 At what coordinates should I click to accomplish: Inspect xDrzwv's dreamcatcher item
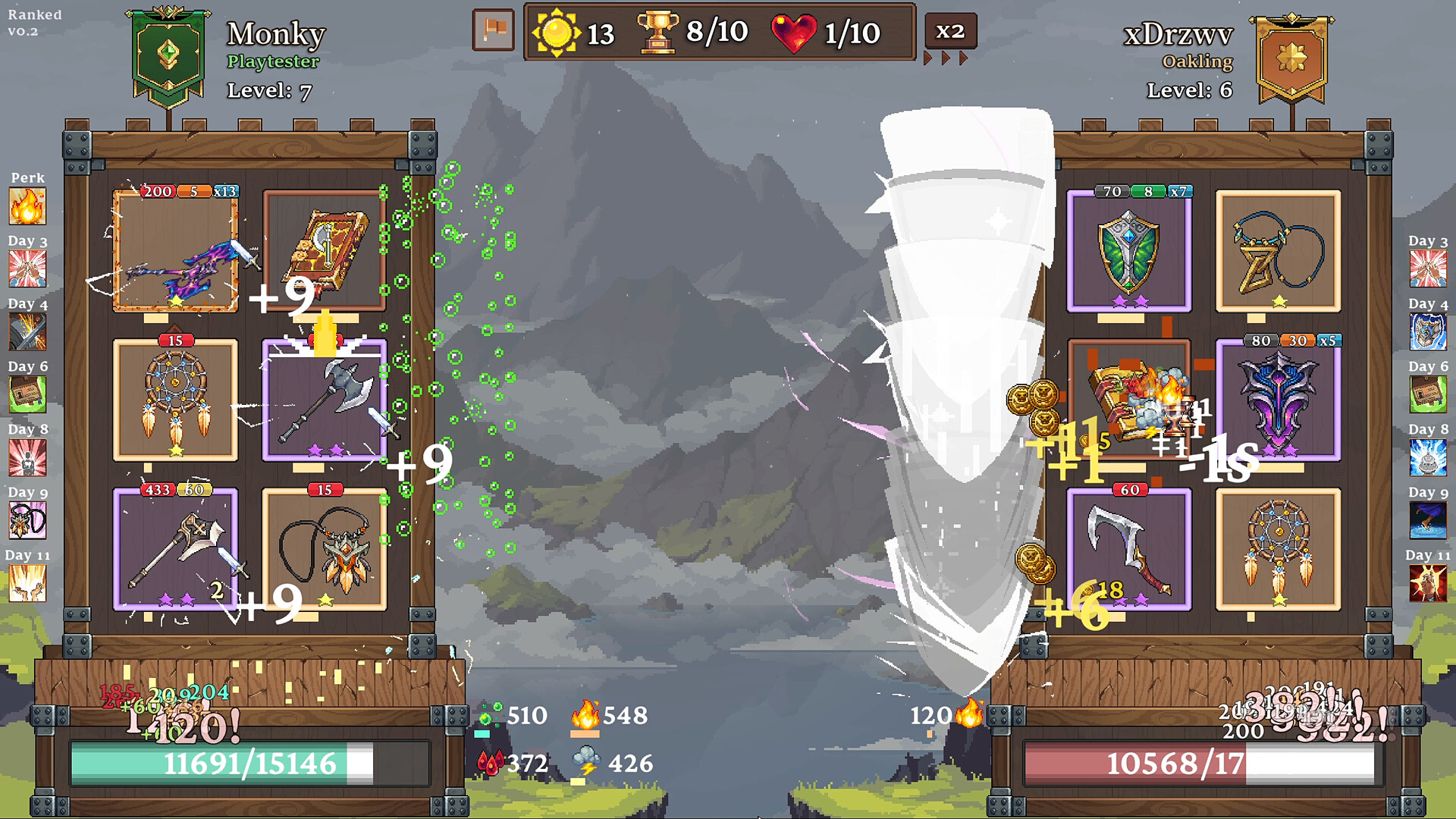pyautogui.click(x=1278, y=549)
